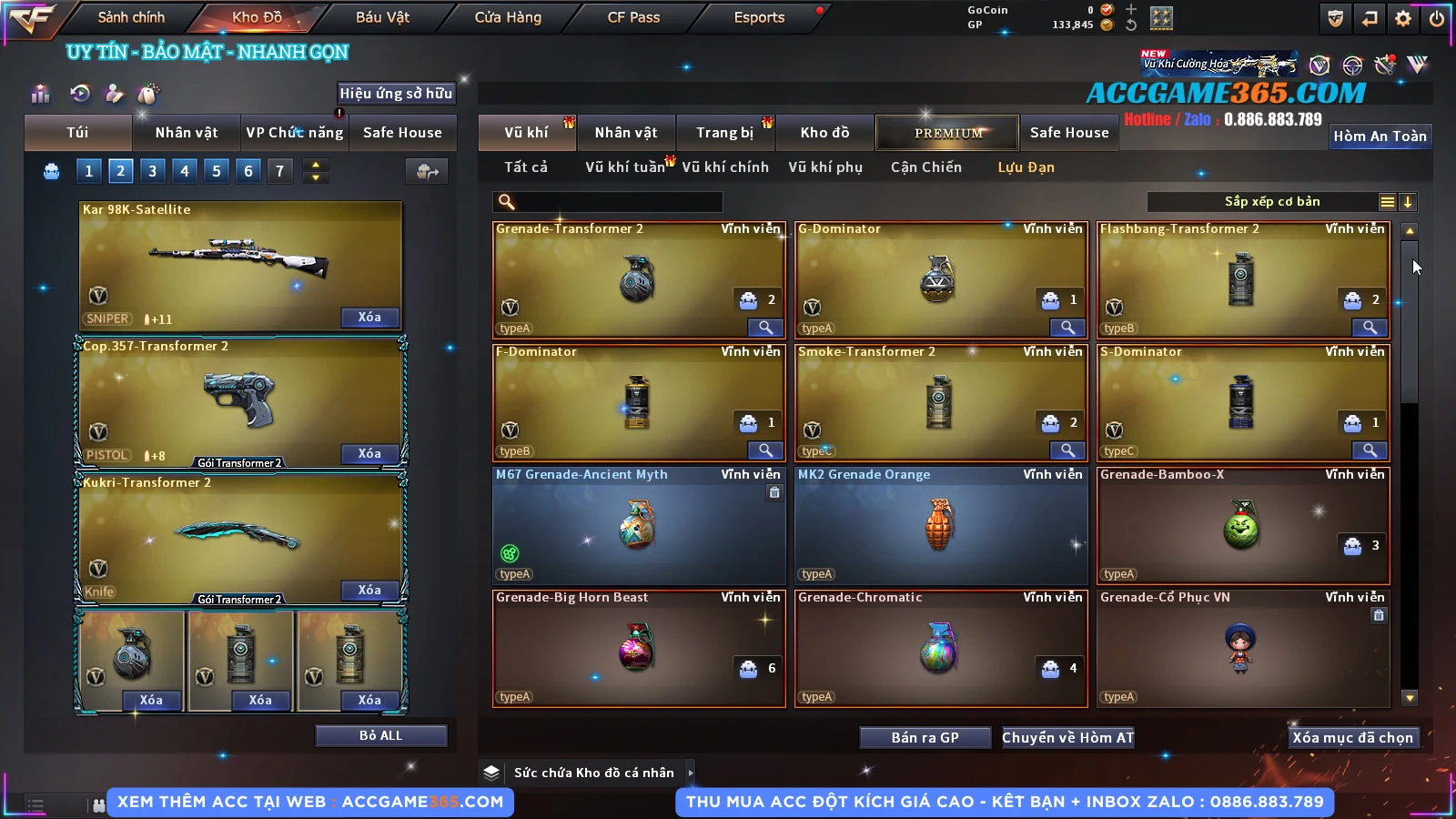
Task: Remove the Kar 98K-Satellite with Xóa
Action: pyautogui.click(x=369, y=317)
